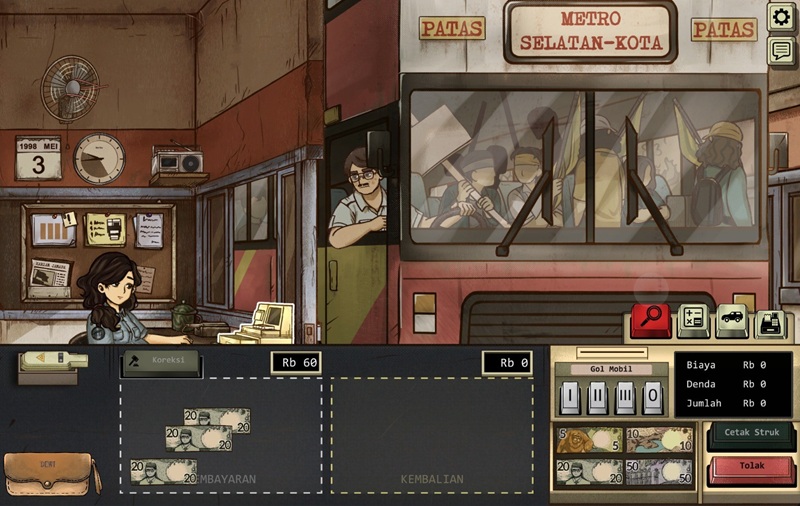Screen dimensions: 800x506
Task: Select the red magnifying glass inspect tool
Action: click(x=652, y=321)
